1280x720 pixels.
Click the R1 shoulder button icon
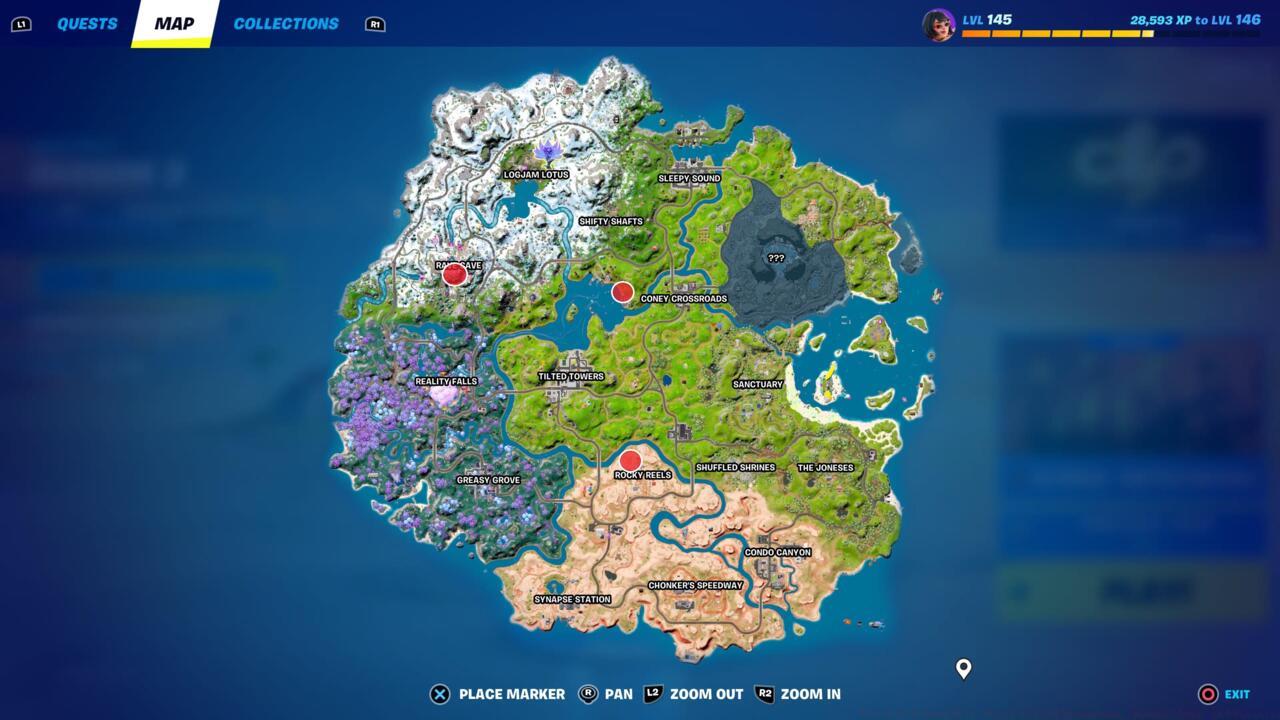(x=375, y=24)
